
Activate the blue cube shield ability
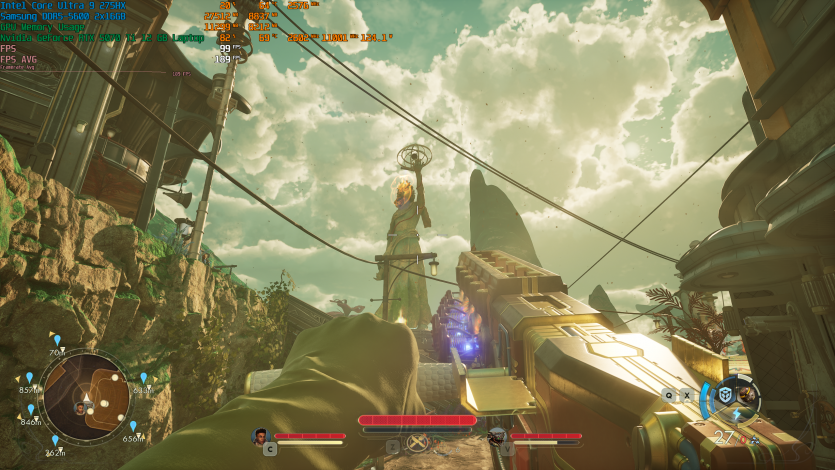click(727, 393)
